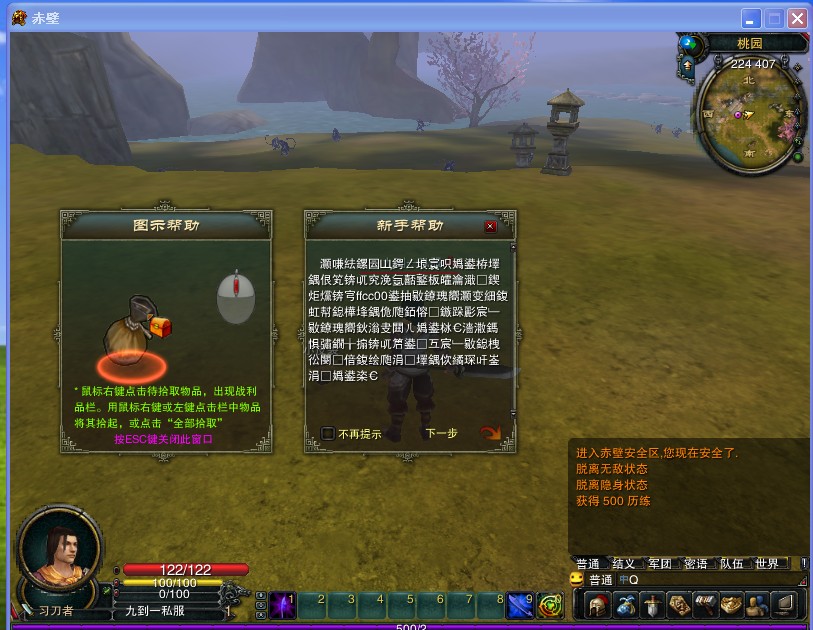The image size is (813, 630).
Task: Tick the 不再提示 checkbox
Action: click(x=328, y=434)
